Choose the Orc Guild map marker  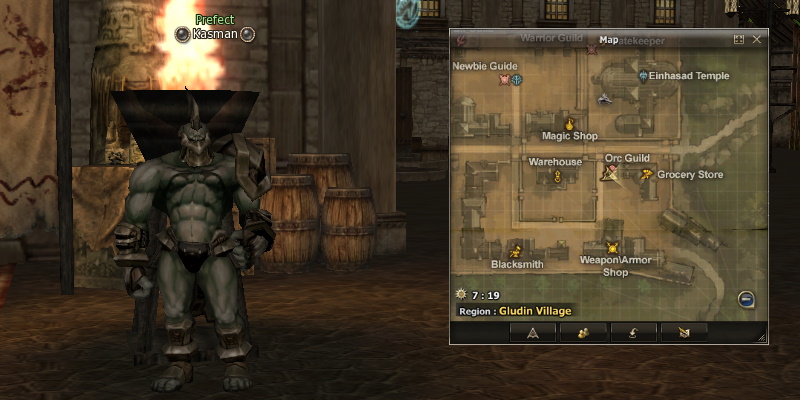pyautogui.click(x=609, y=173)
